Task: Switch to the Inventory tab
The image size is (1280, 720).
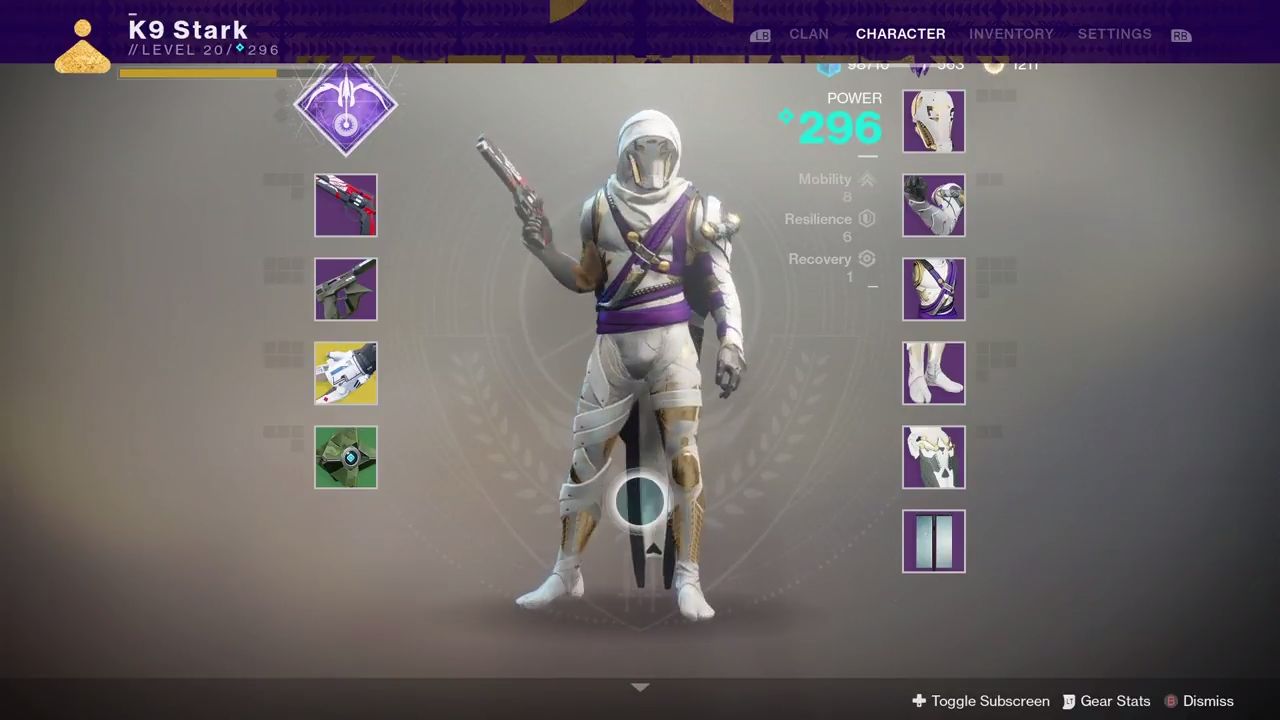Action: point(1011,34)
